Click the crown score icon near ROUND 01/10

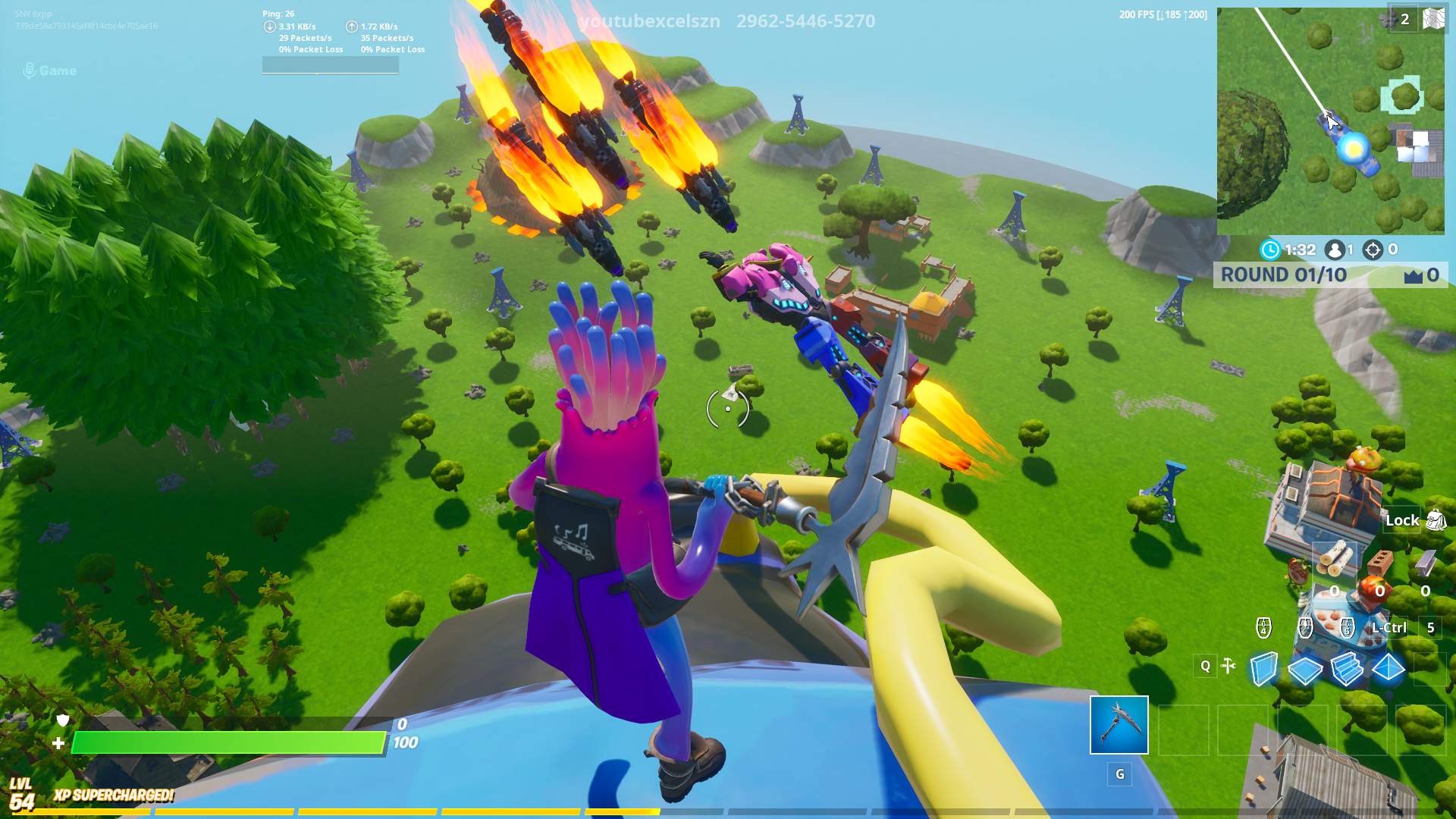tap(1412, 277)
